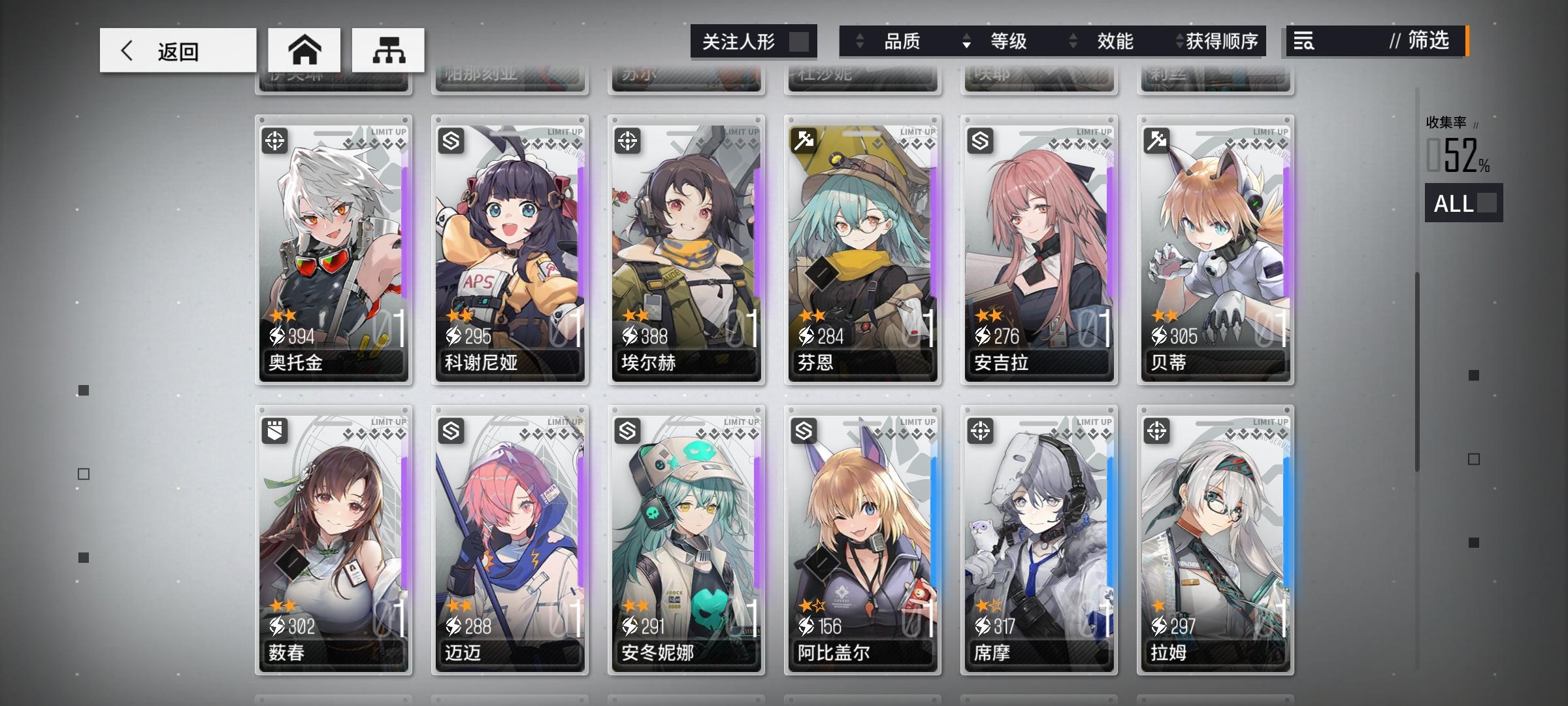Toggle the 关注人形 checkbox
This screenshot has height=706, width=1568.
pyautogui.click(x=800, y=41)
